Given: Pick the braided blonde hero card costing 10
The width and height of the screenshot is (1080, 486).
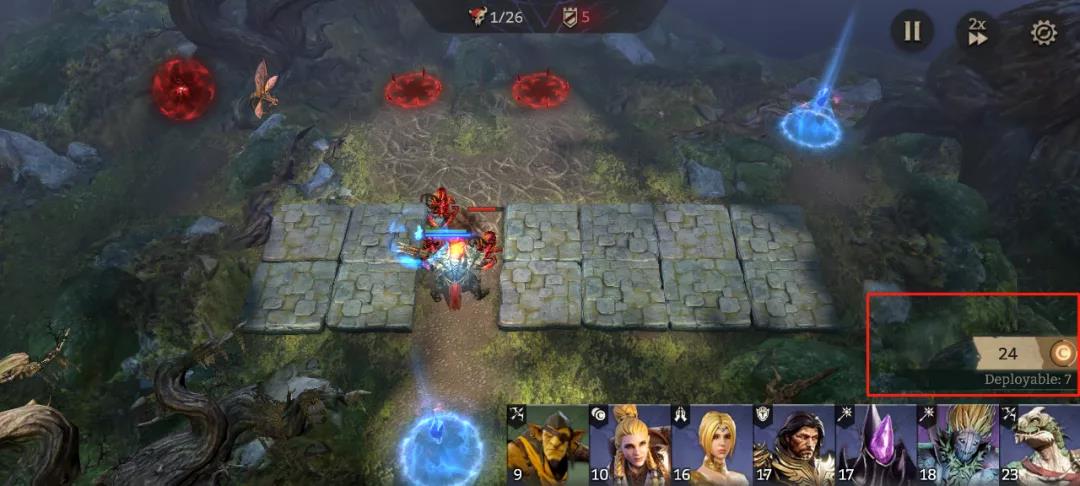Looking at the screenshot, I should (x=629, y=446).
